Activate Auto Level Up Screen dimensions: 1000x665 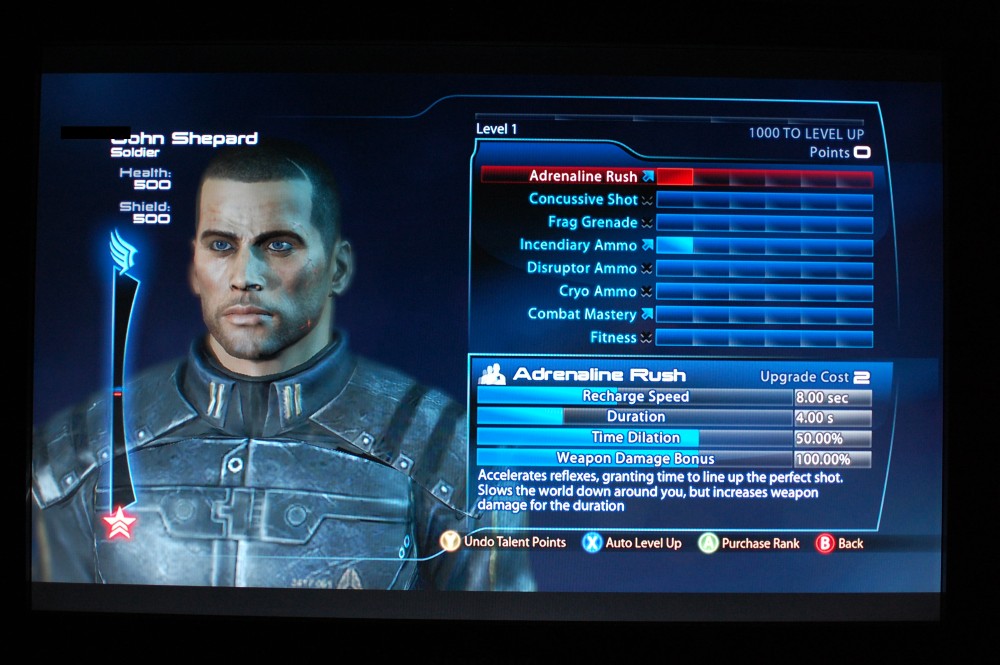pyautogui.click(x=631, y=543)
